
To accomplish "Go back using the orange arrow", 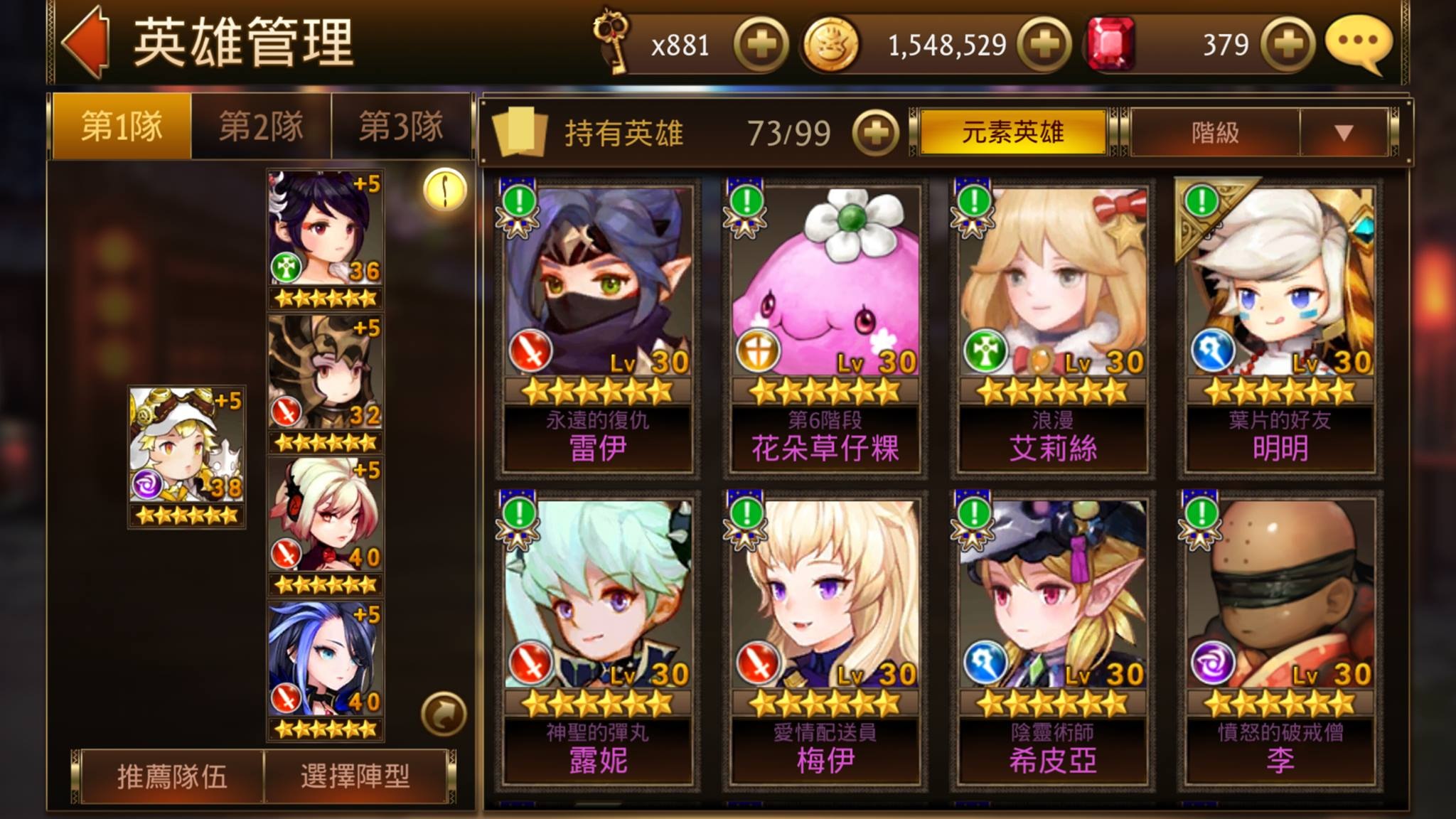I will coord(87,43).
